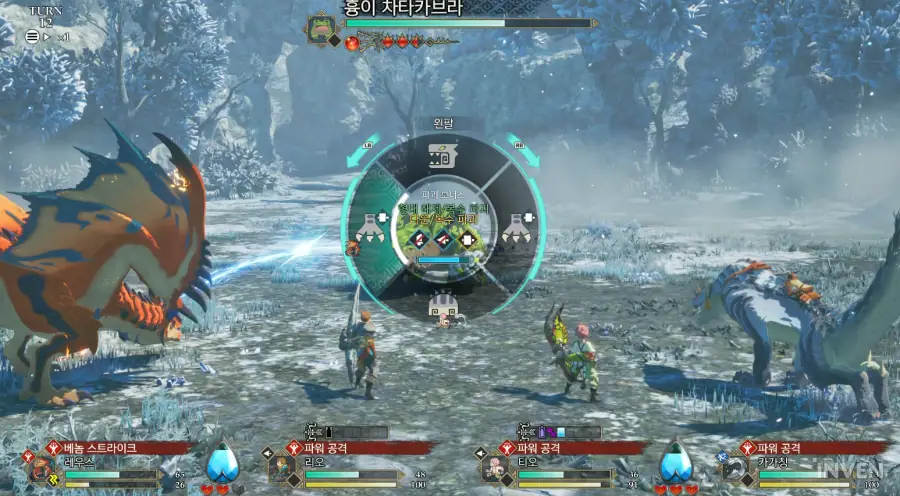Image resolution: width=900 pixels, height=496 pixels.
Task: Select the 카가치 monstie portrait
Action: point(737,470)
